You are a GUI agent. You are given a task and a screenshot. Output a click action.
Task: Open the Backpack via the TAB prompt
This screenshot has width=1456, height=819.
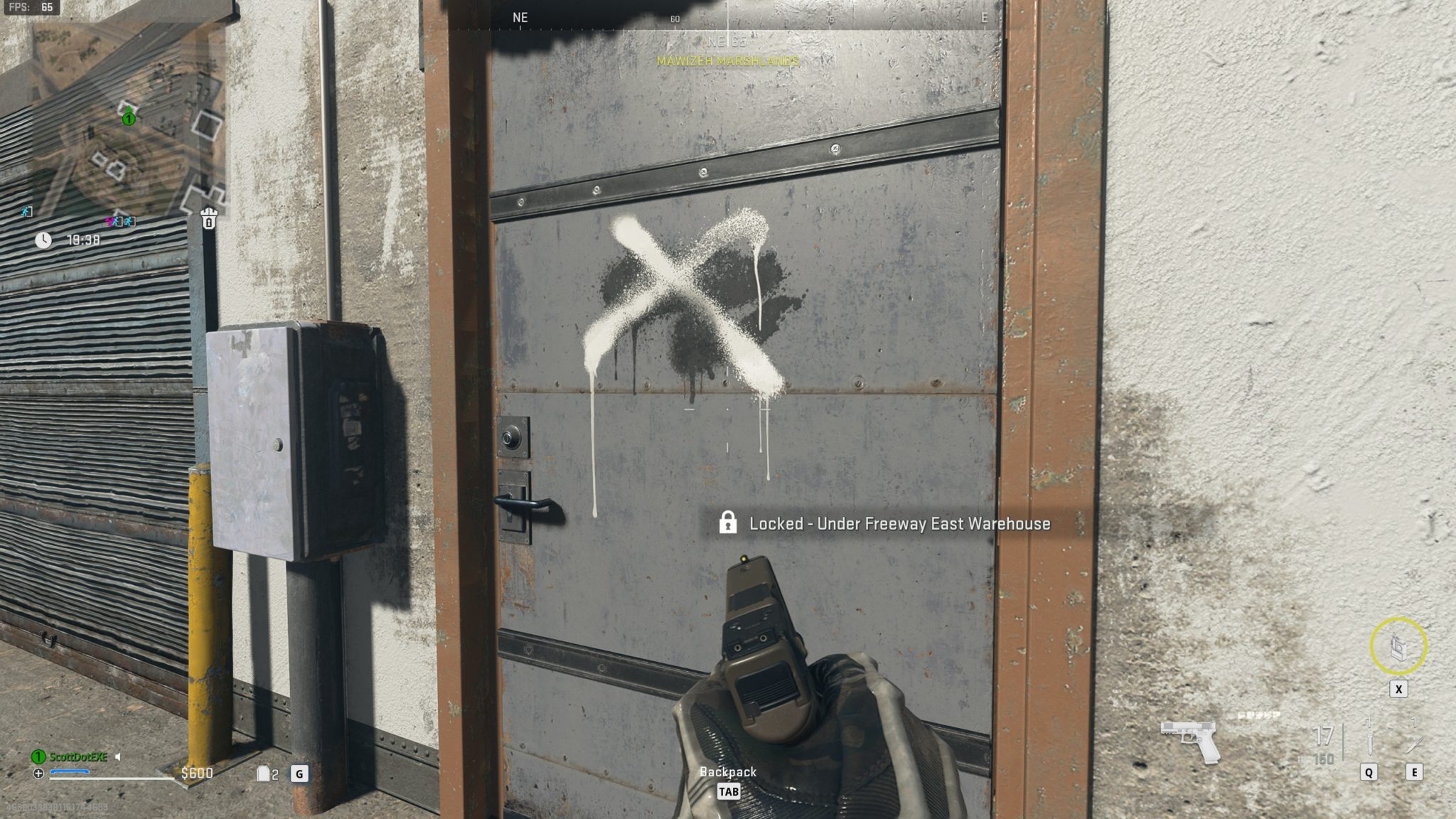[727, 791]
